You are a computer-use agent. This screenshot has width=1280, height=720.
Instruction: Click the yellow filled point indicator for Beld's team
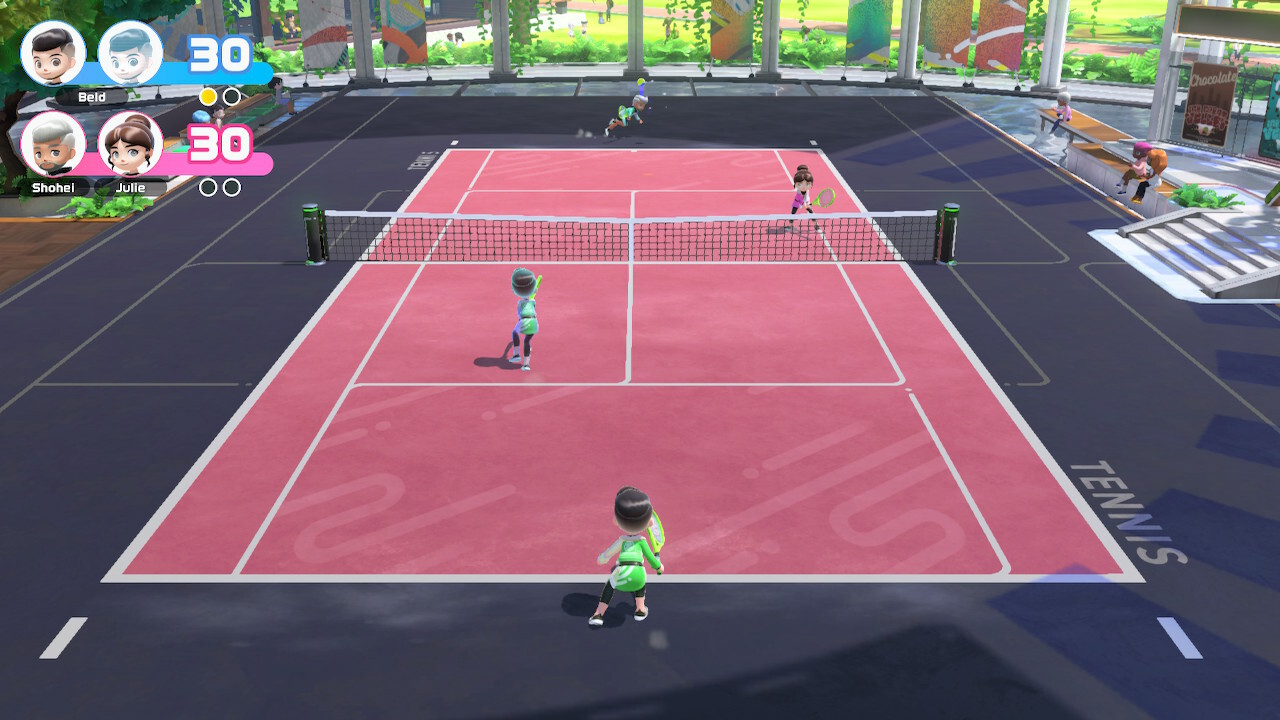(x=208, y=98)
